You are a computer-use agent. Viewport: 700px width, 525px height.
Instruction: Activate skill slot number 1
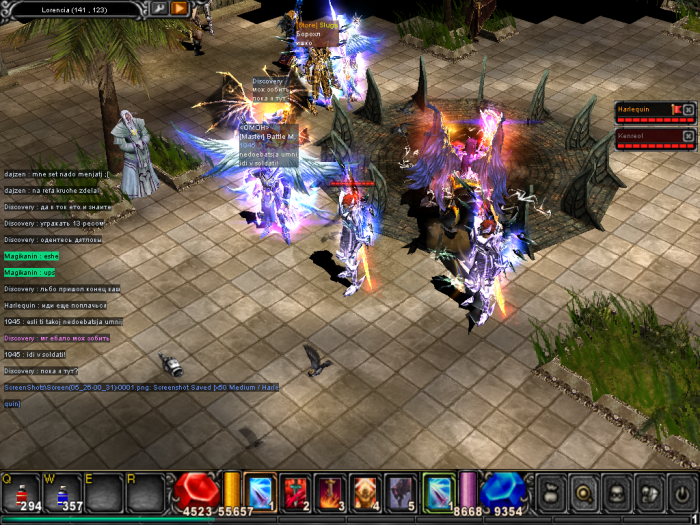tap(260, 491)
